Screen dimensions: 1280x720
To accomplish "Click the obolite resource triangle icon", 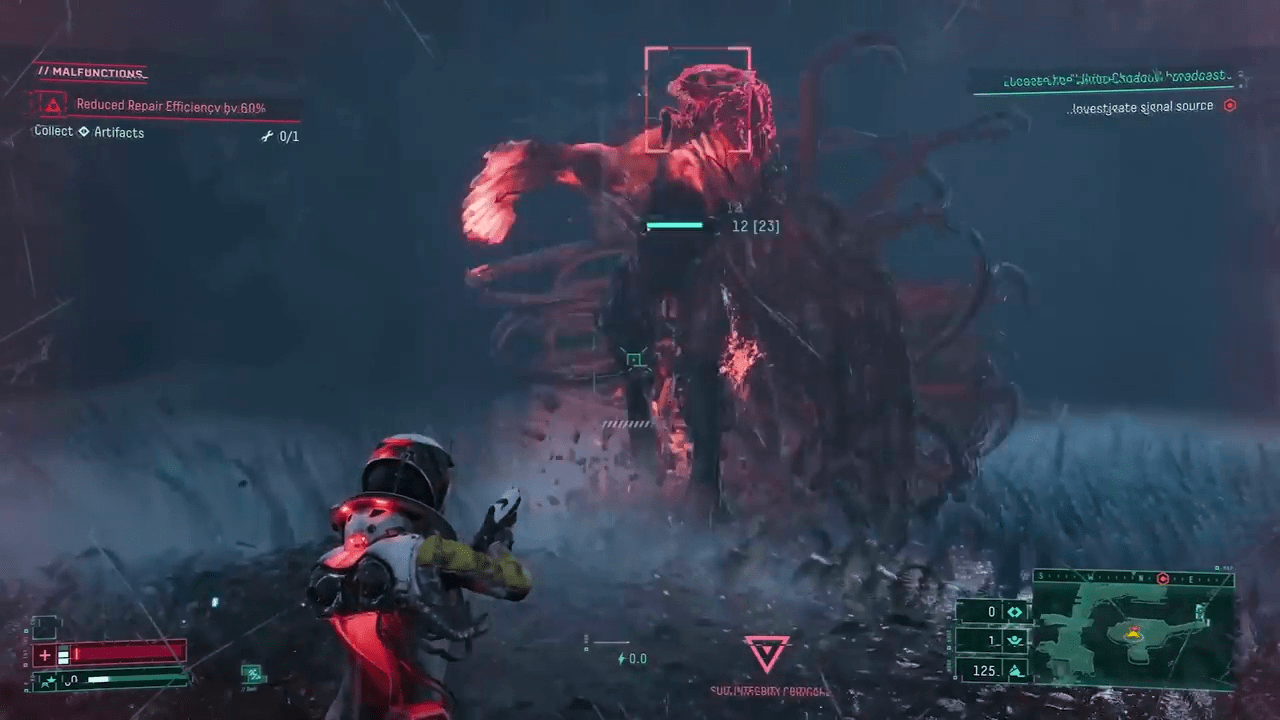I will pos(1015,670).
